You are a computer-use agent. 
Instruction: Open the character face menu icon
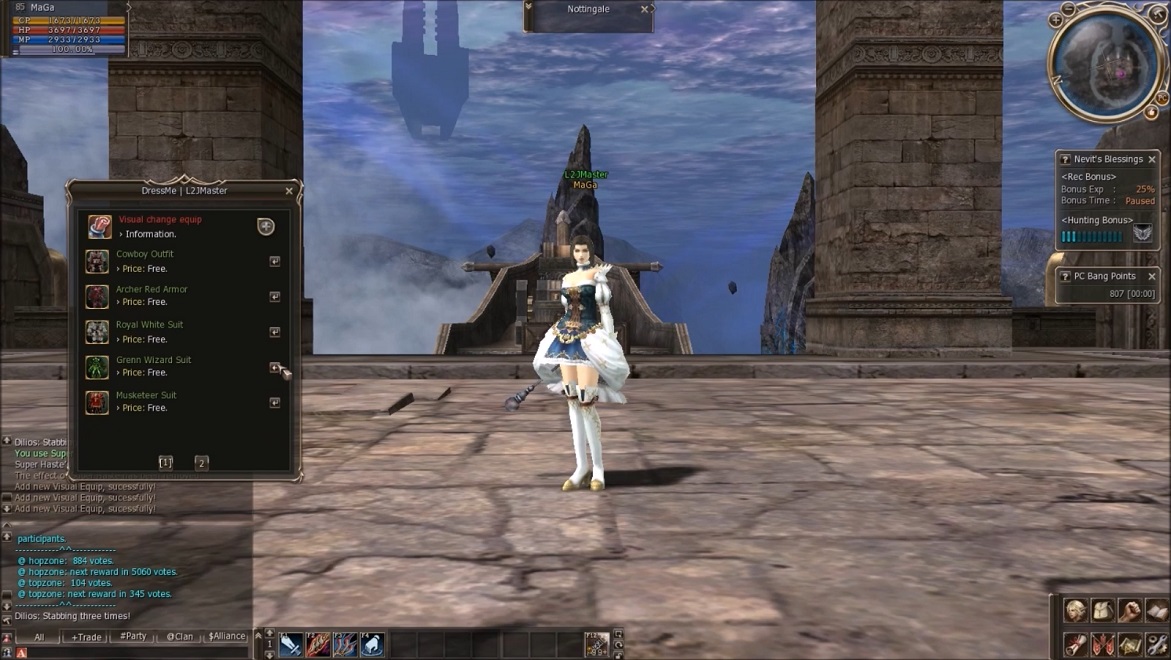pyautogui.click(x=1075, y=611)
